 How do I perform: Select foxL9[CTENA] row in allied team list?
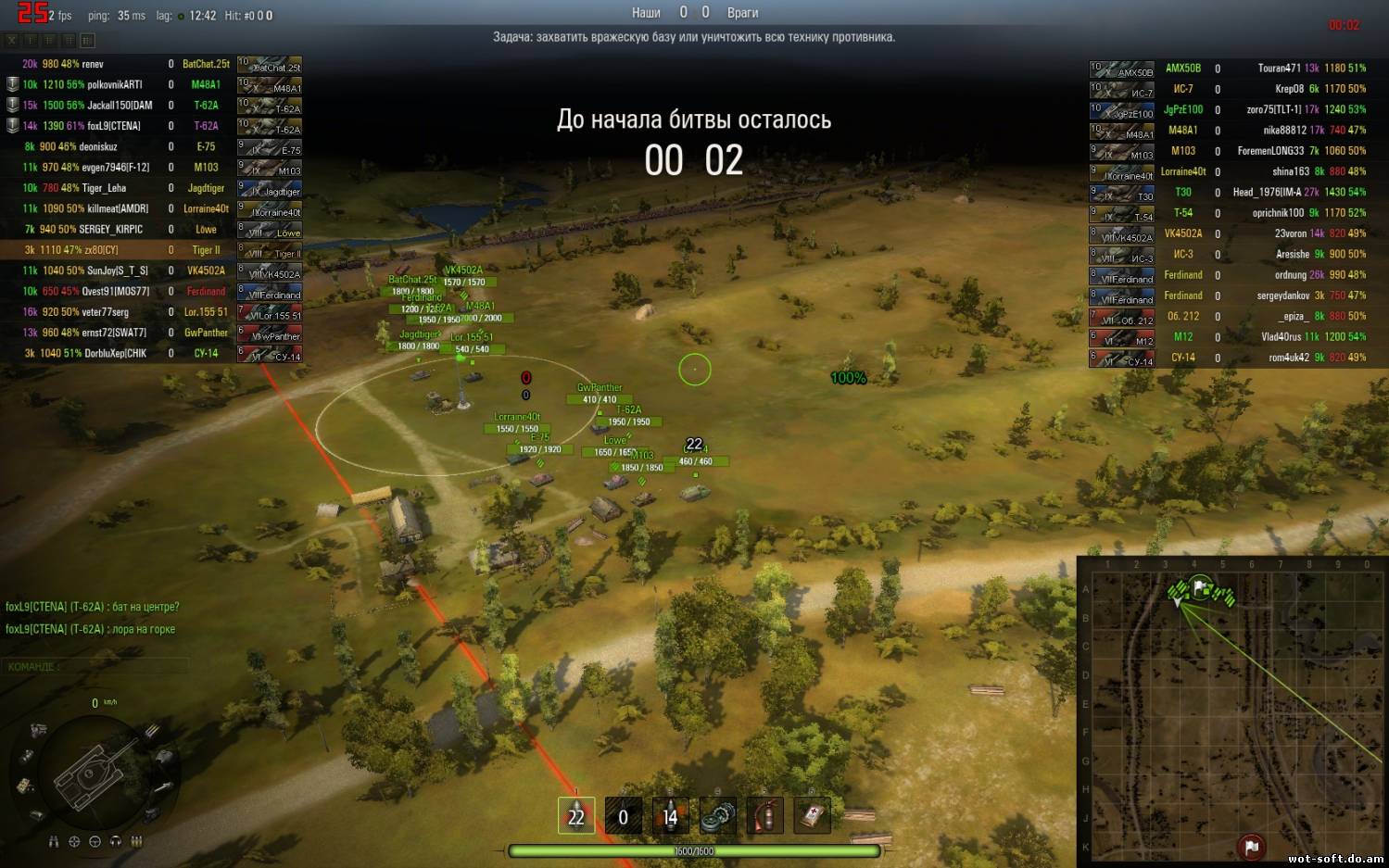93,126
